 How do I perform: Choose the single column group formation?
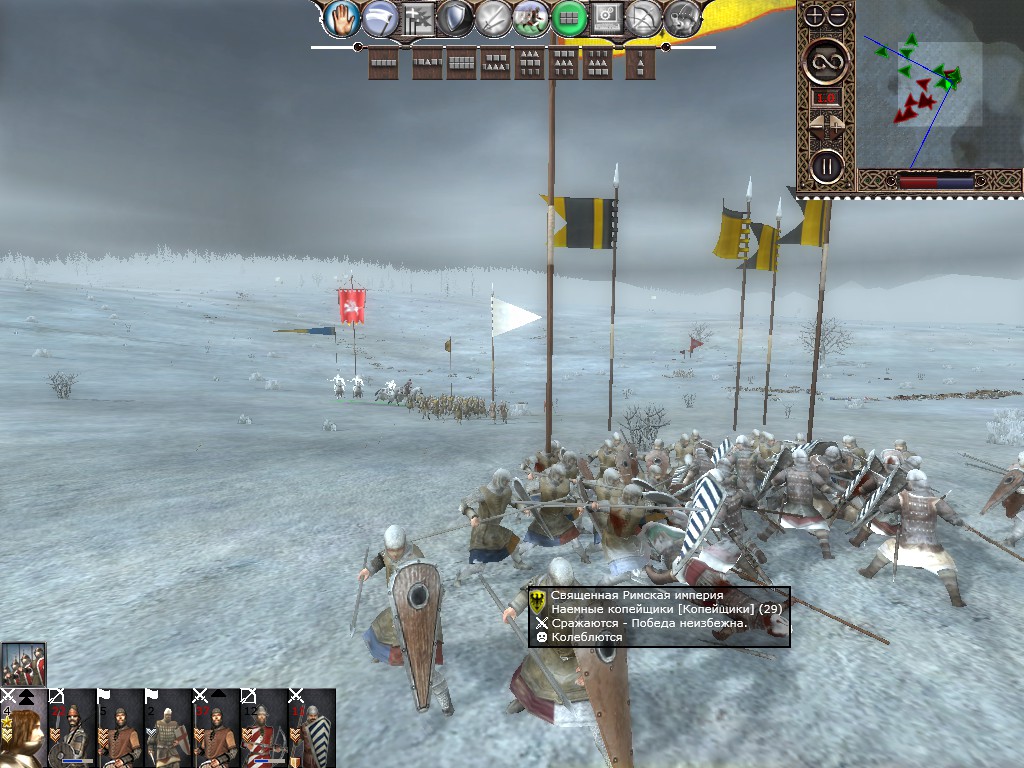pos(640,62)
